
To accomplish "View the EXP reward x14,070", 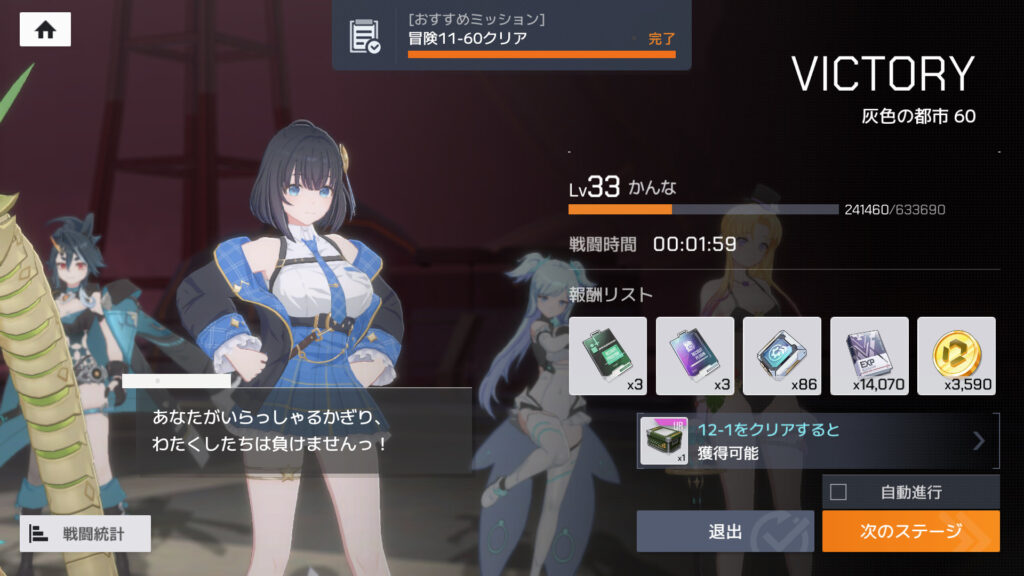I will pos(869,355).
